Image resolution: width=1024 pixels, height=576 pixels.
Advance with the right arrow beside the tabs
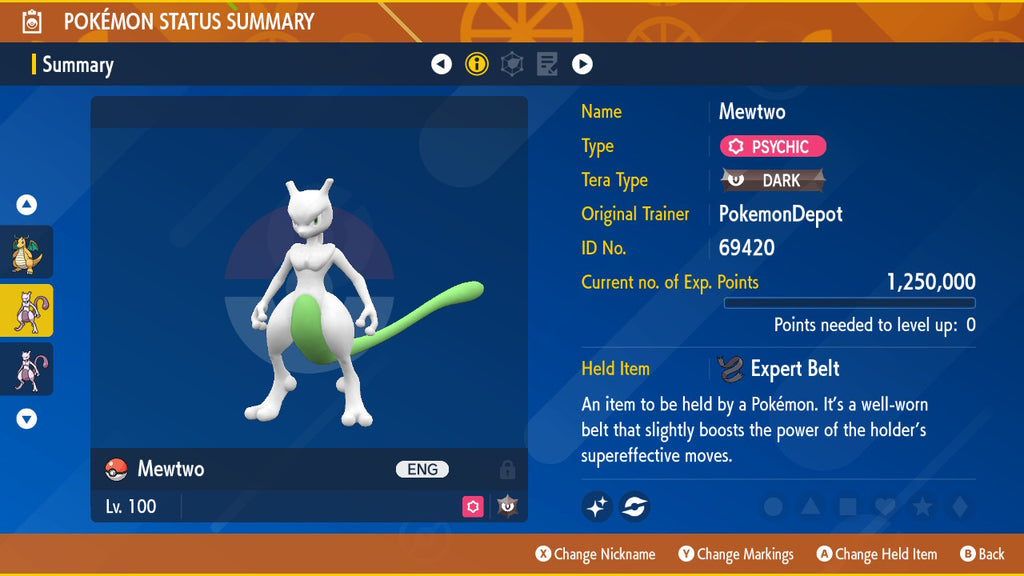(582, 65)
